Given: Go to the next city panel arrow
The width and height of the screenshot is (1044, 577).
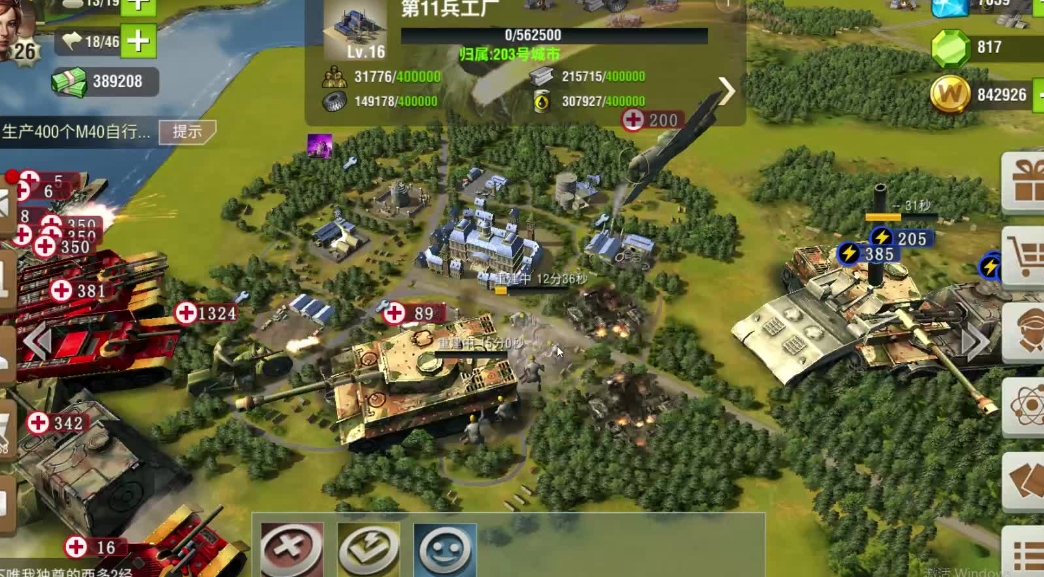Looking at the screenshot, I should 727,91.
